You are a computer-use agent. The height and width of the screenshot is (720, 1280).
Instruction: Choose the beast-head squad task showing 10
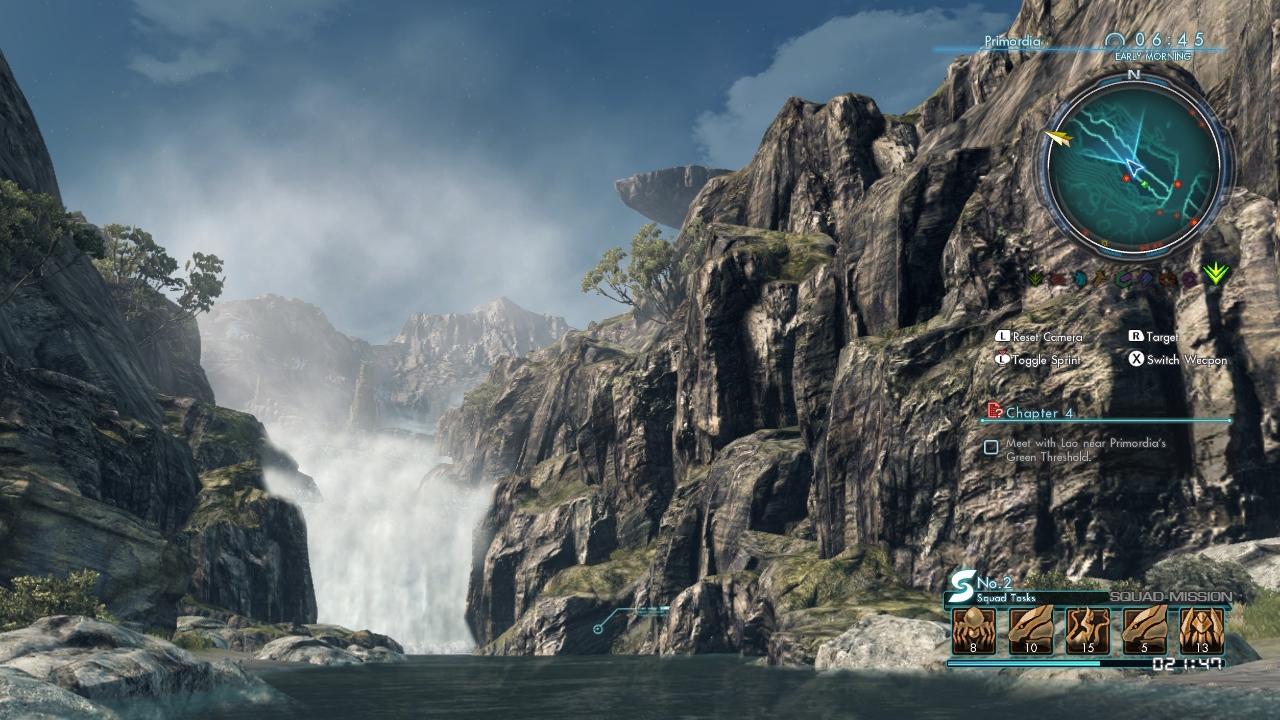[x=1030, y=631]
